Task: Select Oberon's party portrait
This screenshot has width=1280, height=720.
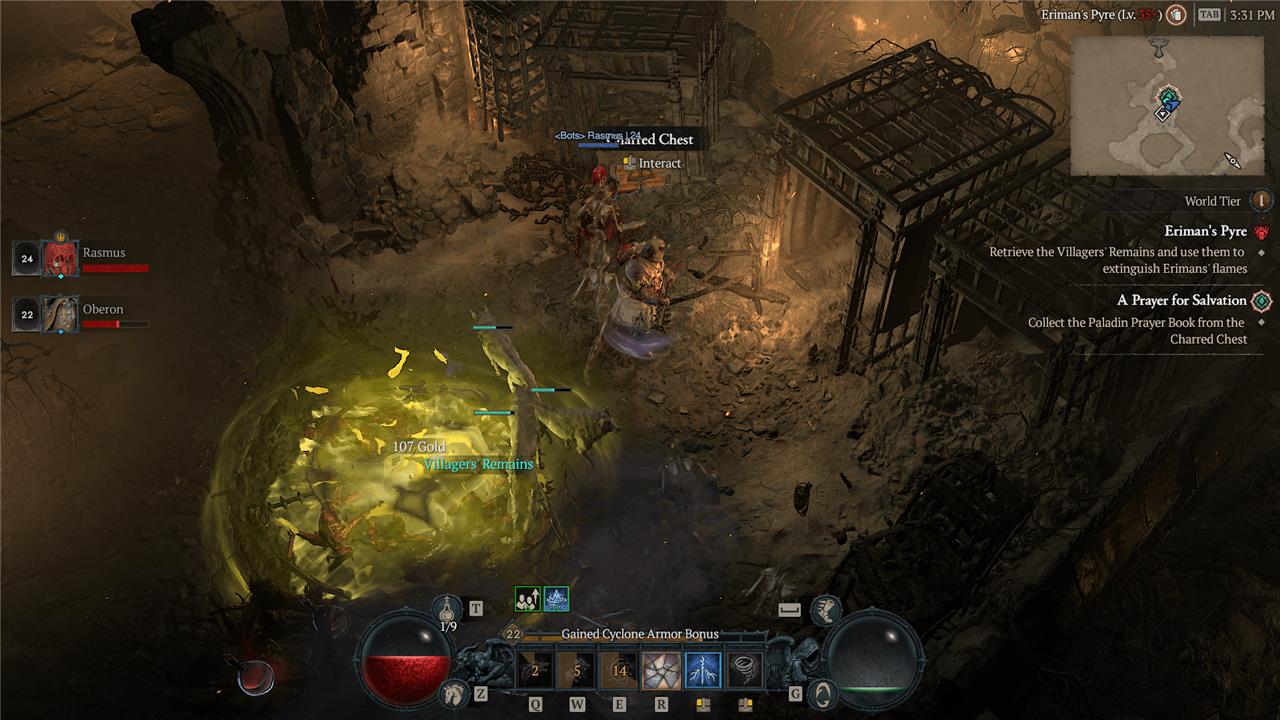Action: (x=60, y=314)
